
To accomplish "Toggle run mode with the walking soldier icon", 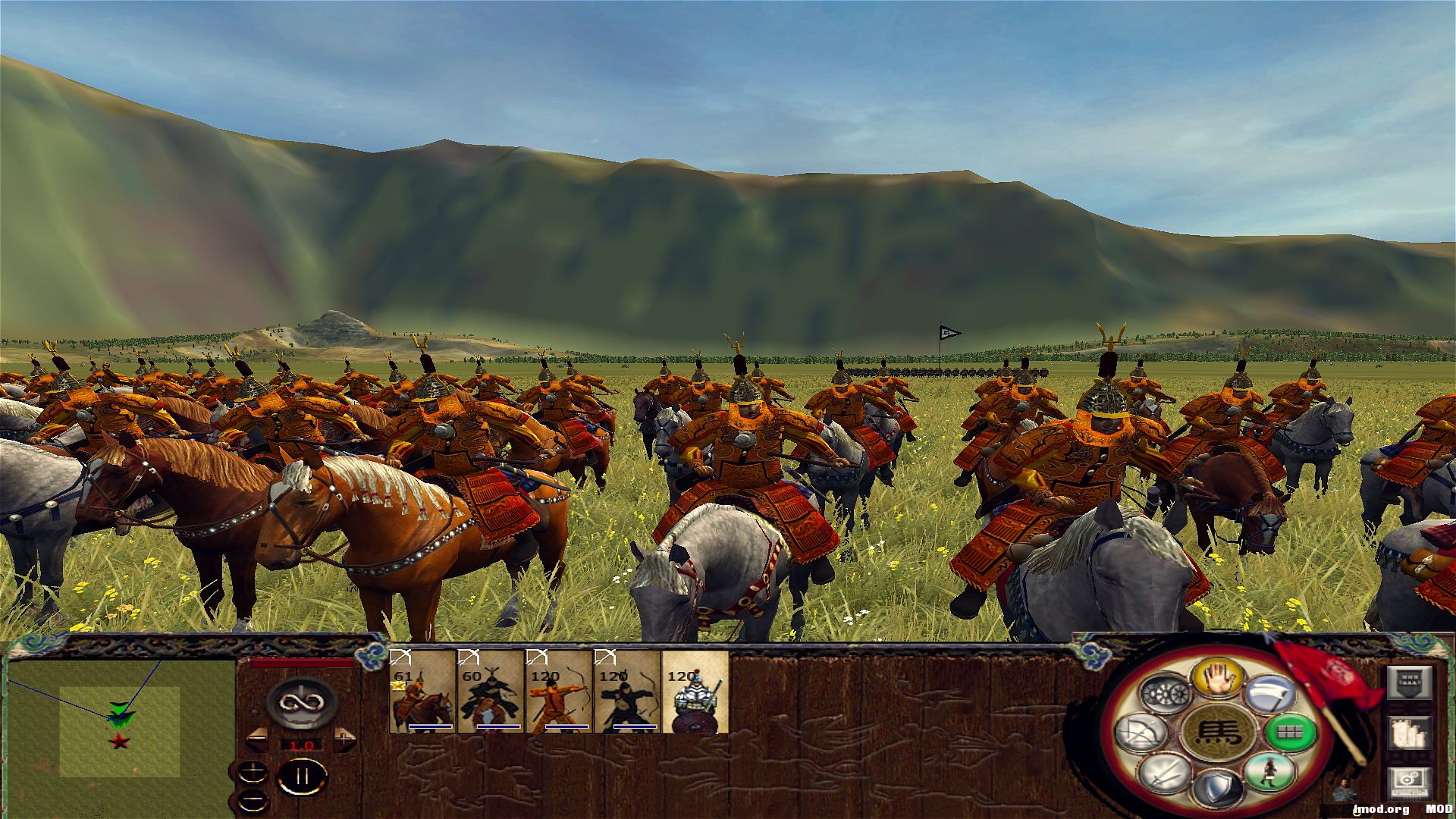I will click(x=1269, y=772).
